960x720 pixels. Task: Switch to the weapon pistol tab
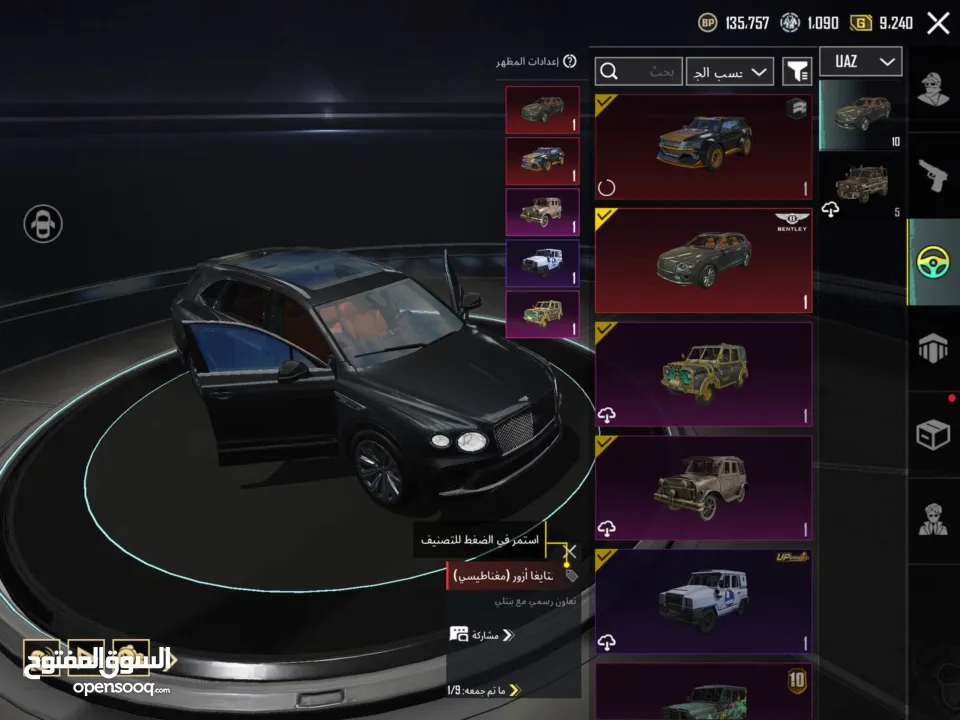pyautogui.click(x=933, y=176)
